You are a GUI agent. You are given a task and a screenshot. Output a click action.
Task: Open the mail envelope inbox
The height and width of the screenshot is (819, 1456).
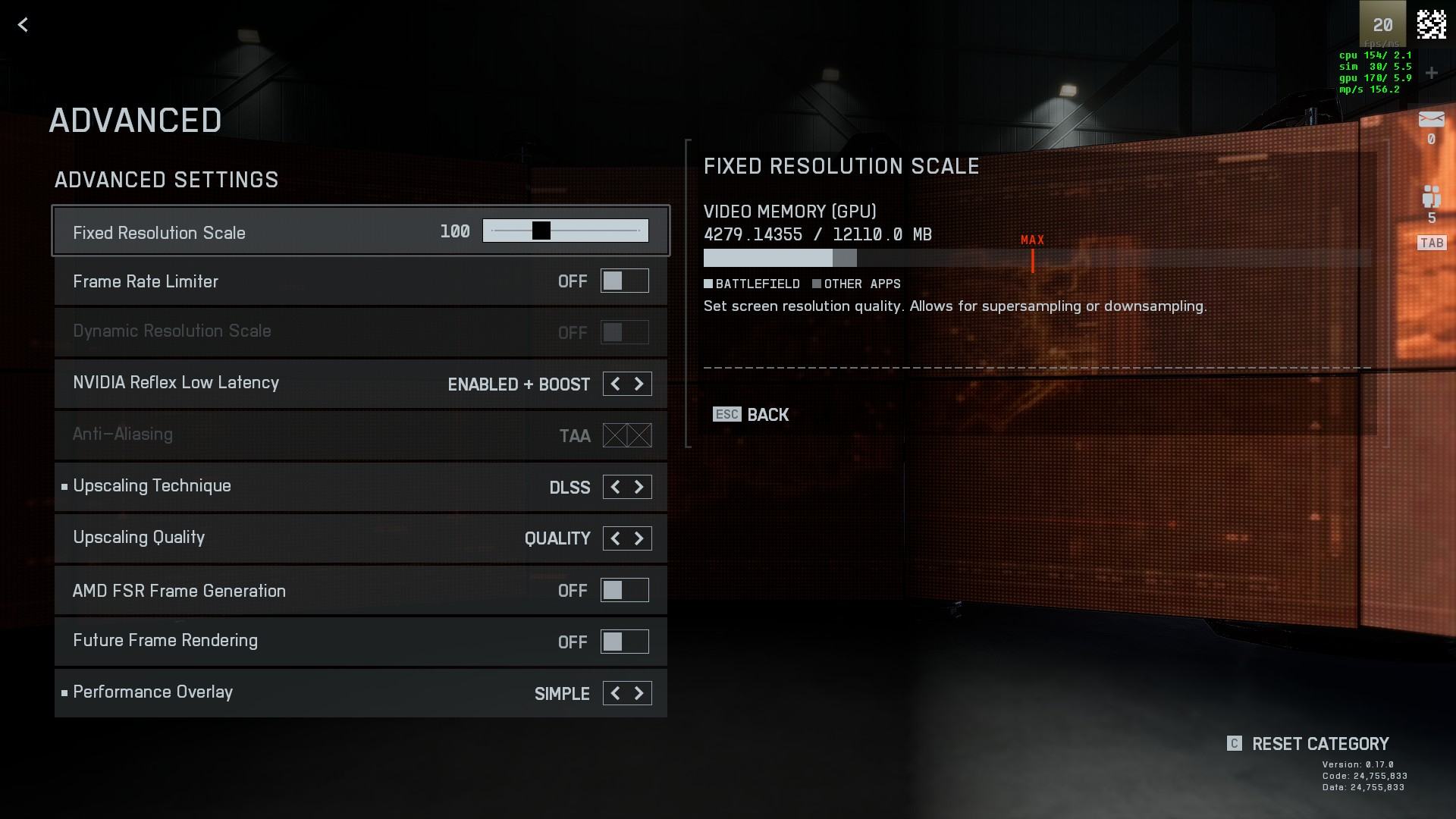1431,119
